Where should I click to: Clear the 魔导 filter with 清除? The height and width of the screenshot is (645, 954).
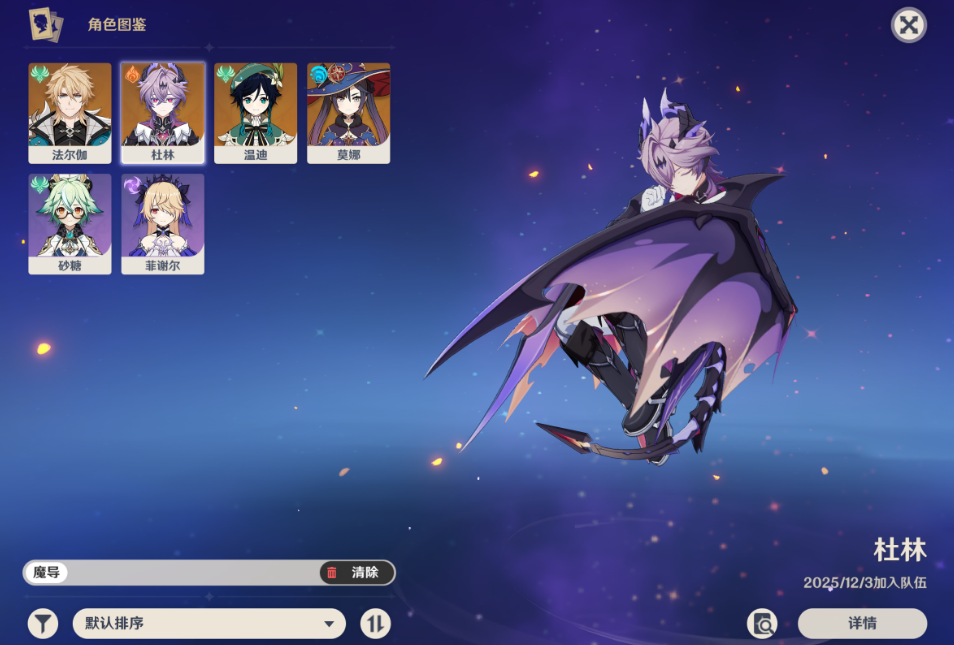point(357,573)
